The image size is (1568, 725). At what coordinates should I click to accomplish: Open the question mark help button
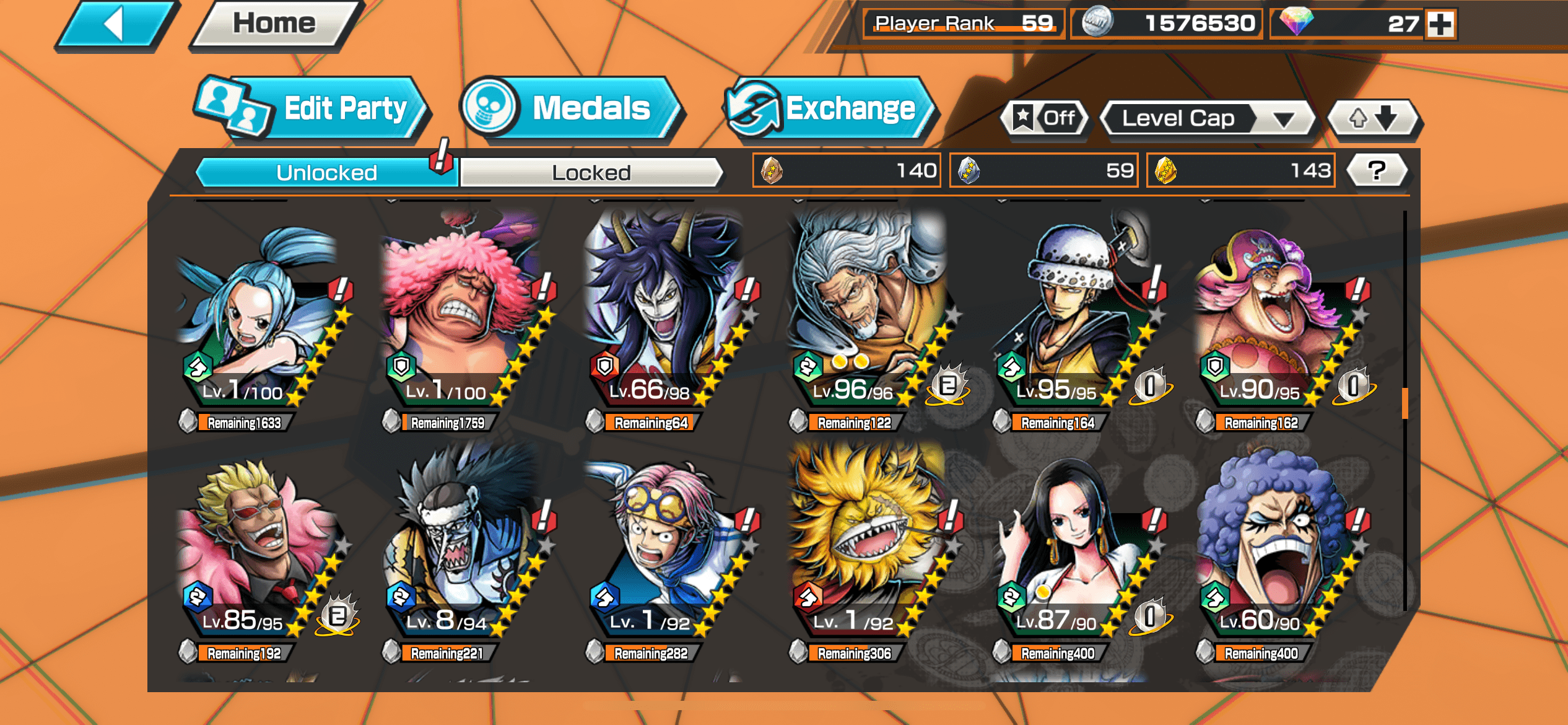[1377, 170]
